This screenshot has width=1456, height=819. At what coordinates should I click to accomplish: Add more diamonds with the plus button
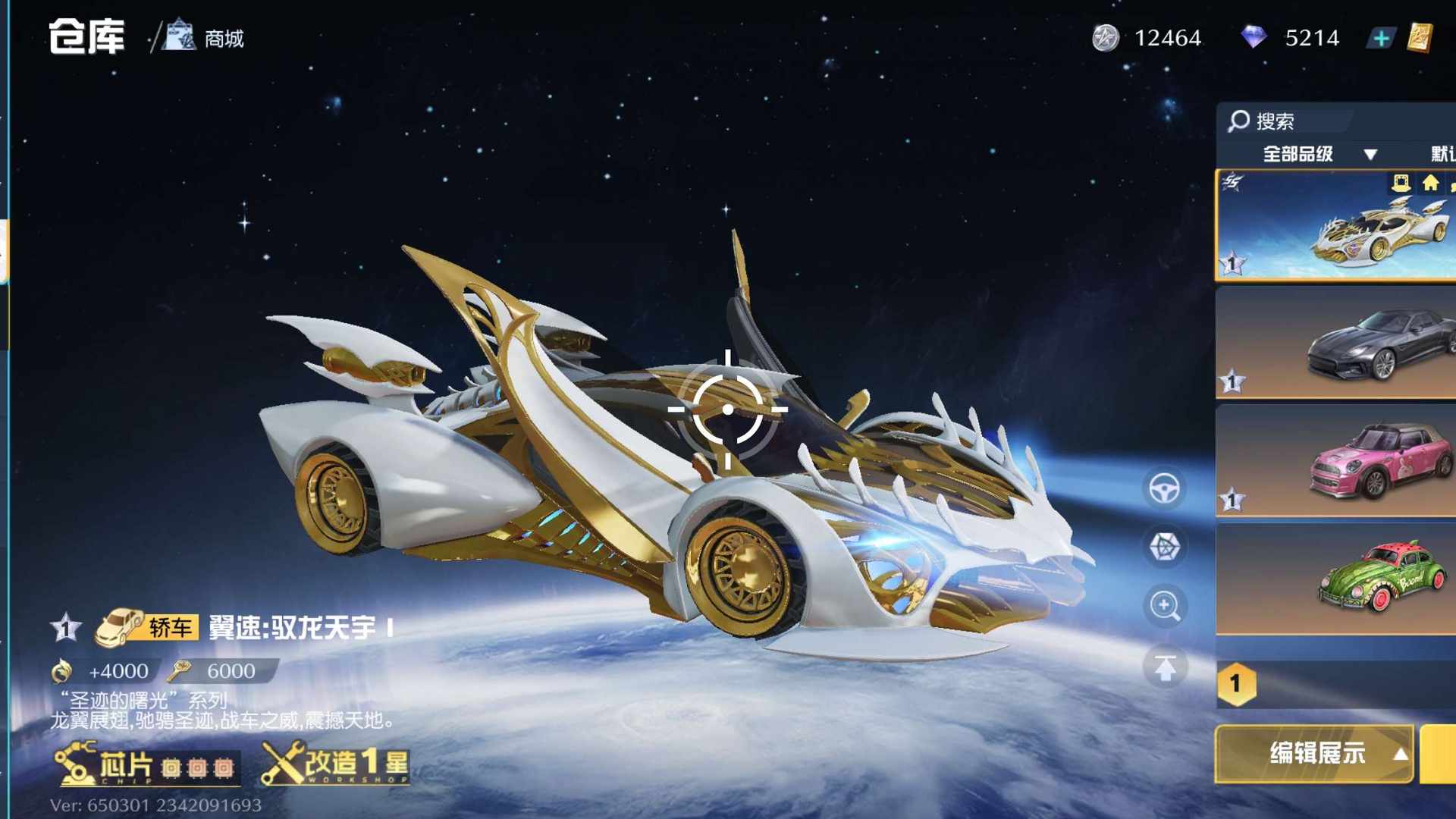(1381, 38)
